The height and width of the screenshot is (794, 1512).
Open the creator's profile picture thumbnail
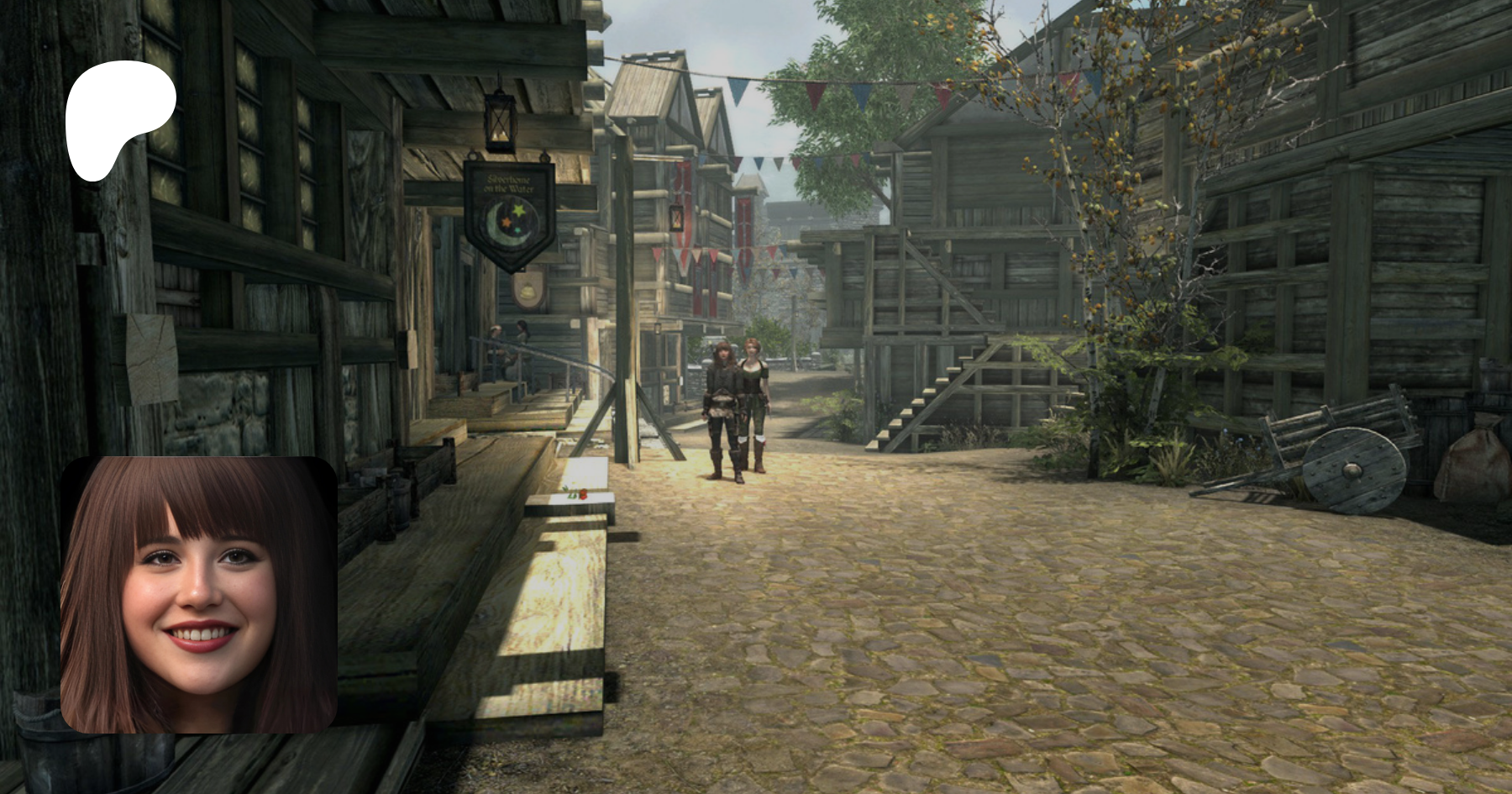[x=199, y=595]
